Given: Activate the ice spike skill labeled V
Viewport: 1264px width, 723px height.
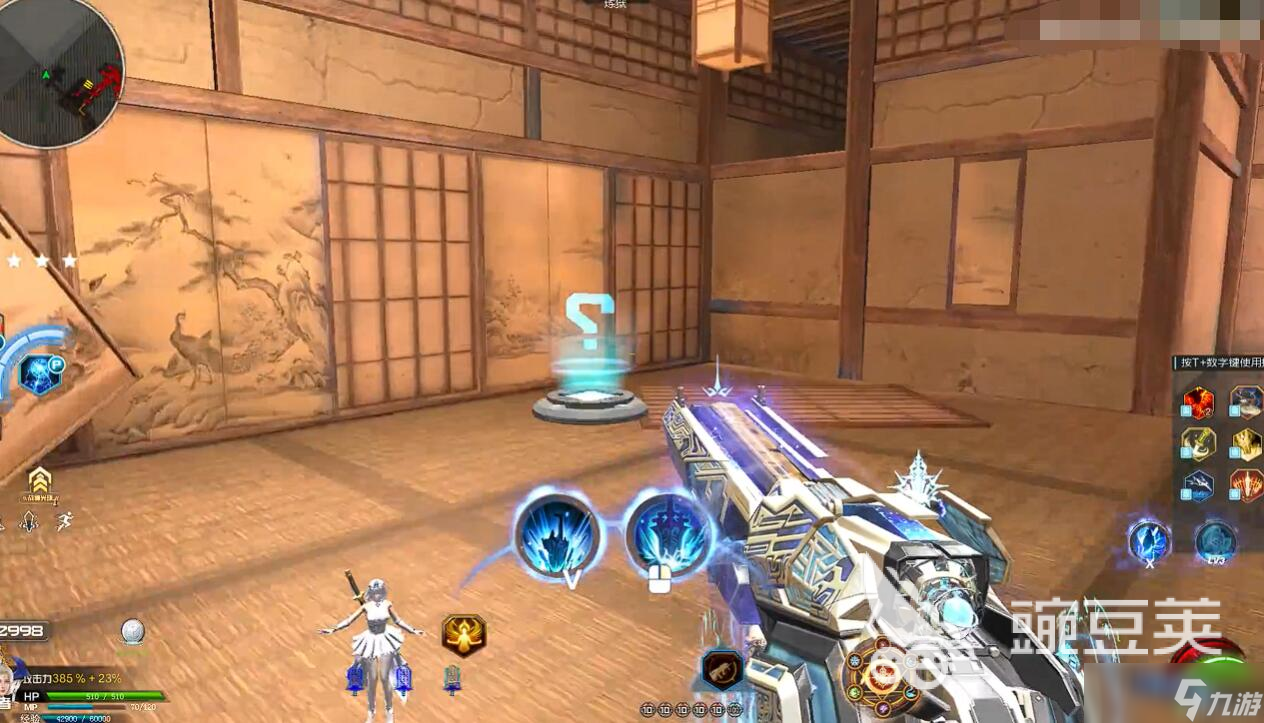Looking at the screenshot, I should [x=558, y=536].
